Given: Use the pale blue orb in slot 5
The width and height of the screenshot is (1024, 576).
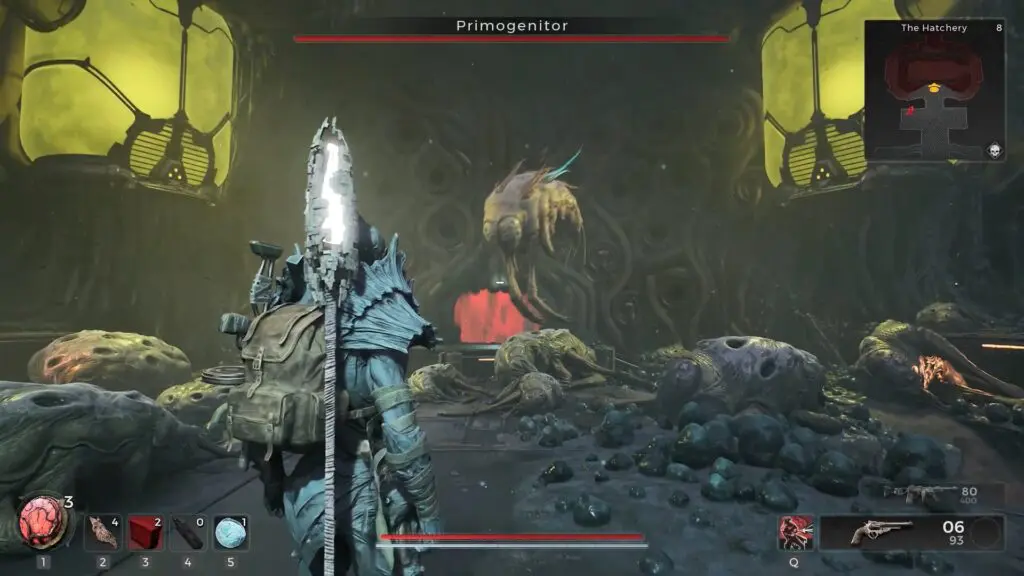Looking at the screenshot, I should 231,532.
